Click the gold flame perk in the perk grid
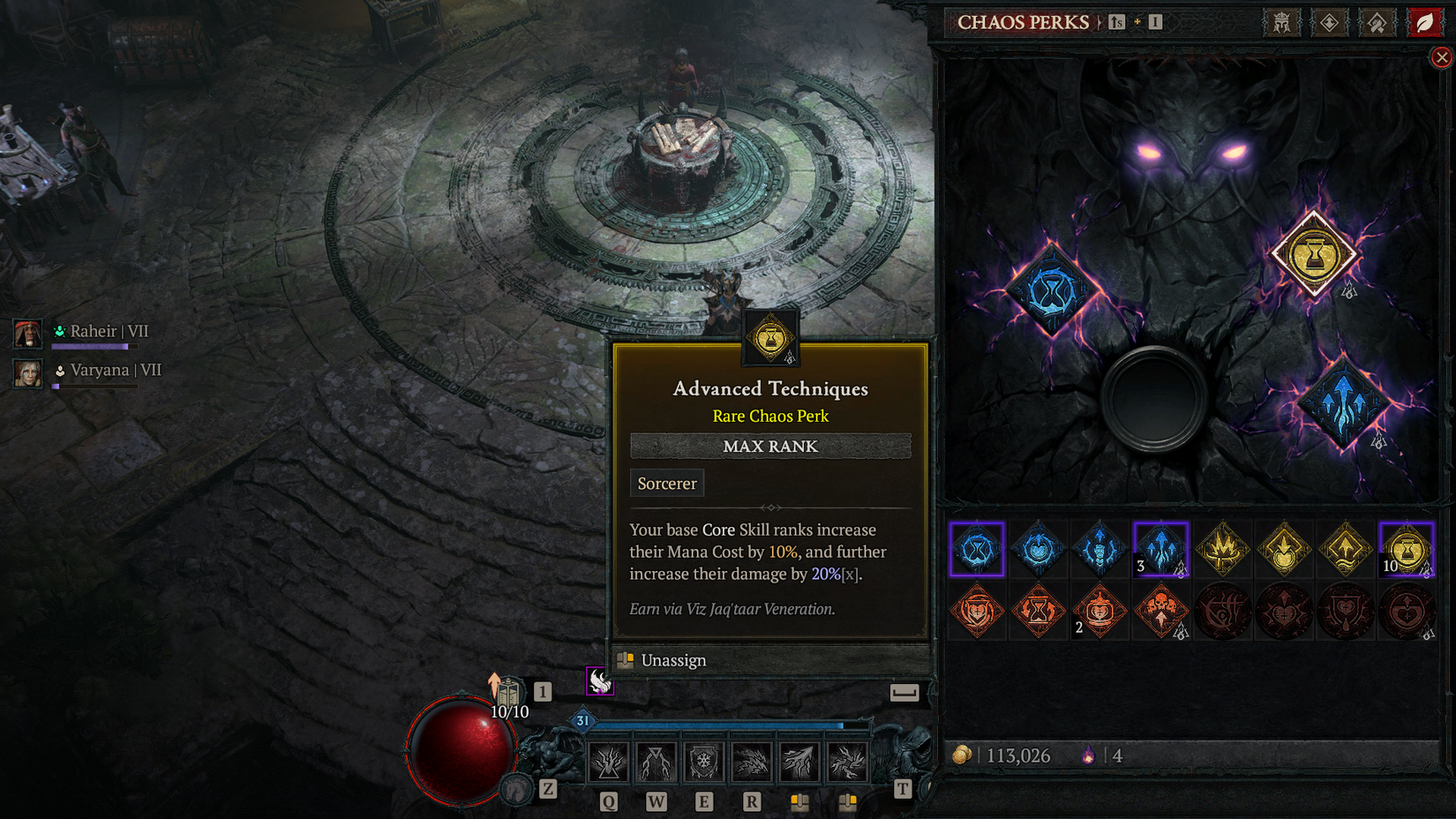Image resolution: width=1456 pixels, height=819 pixels. pyautogui.click(x=1223, y=549)
